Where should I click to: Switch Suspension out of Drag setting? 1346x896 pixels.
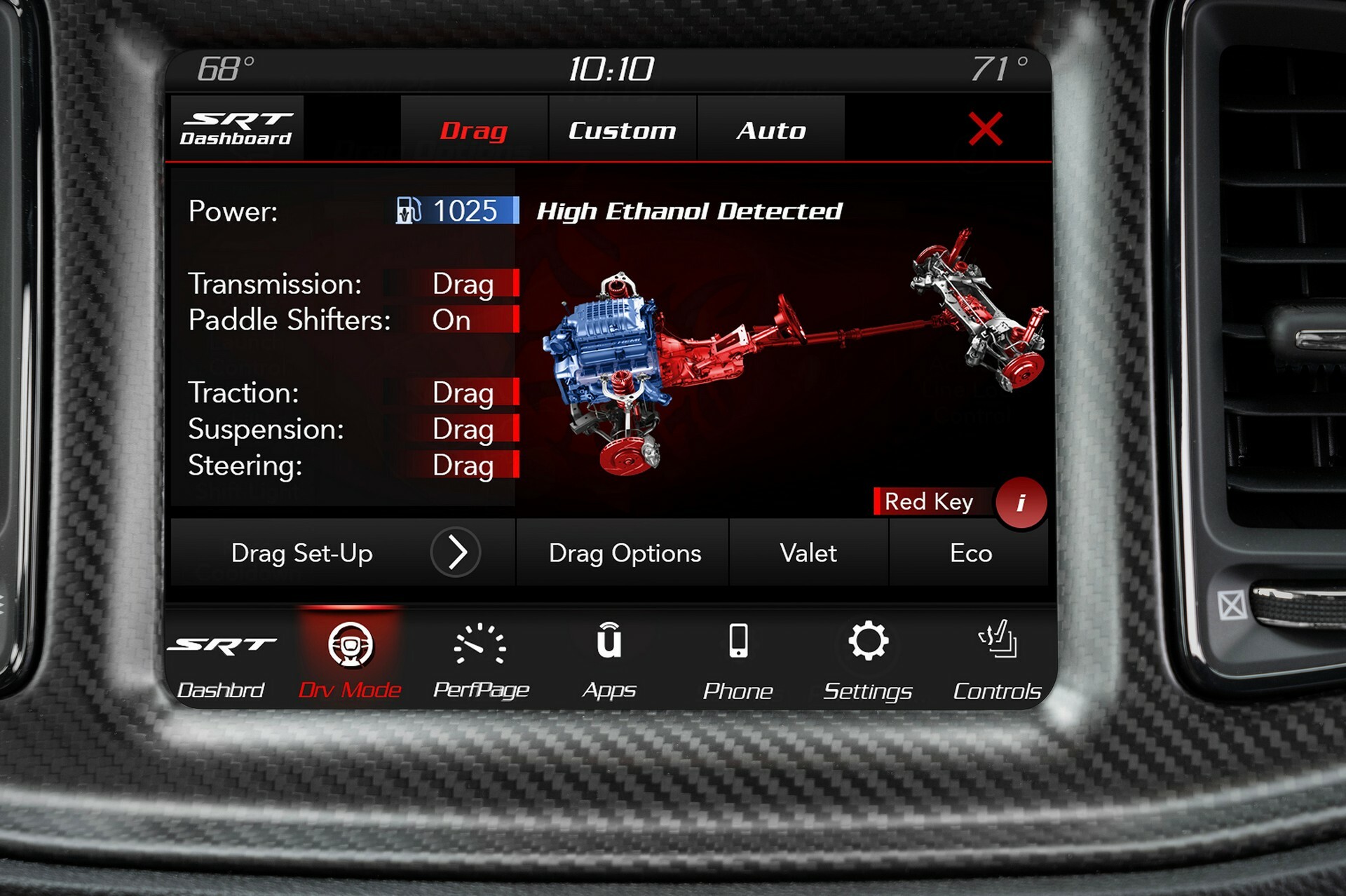coord(464,428)
